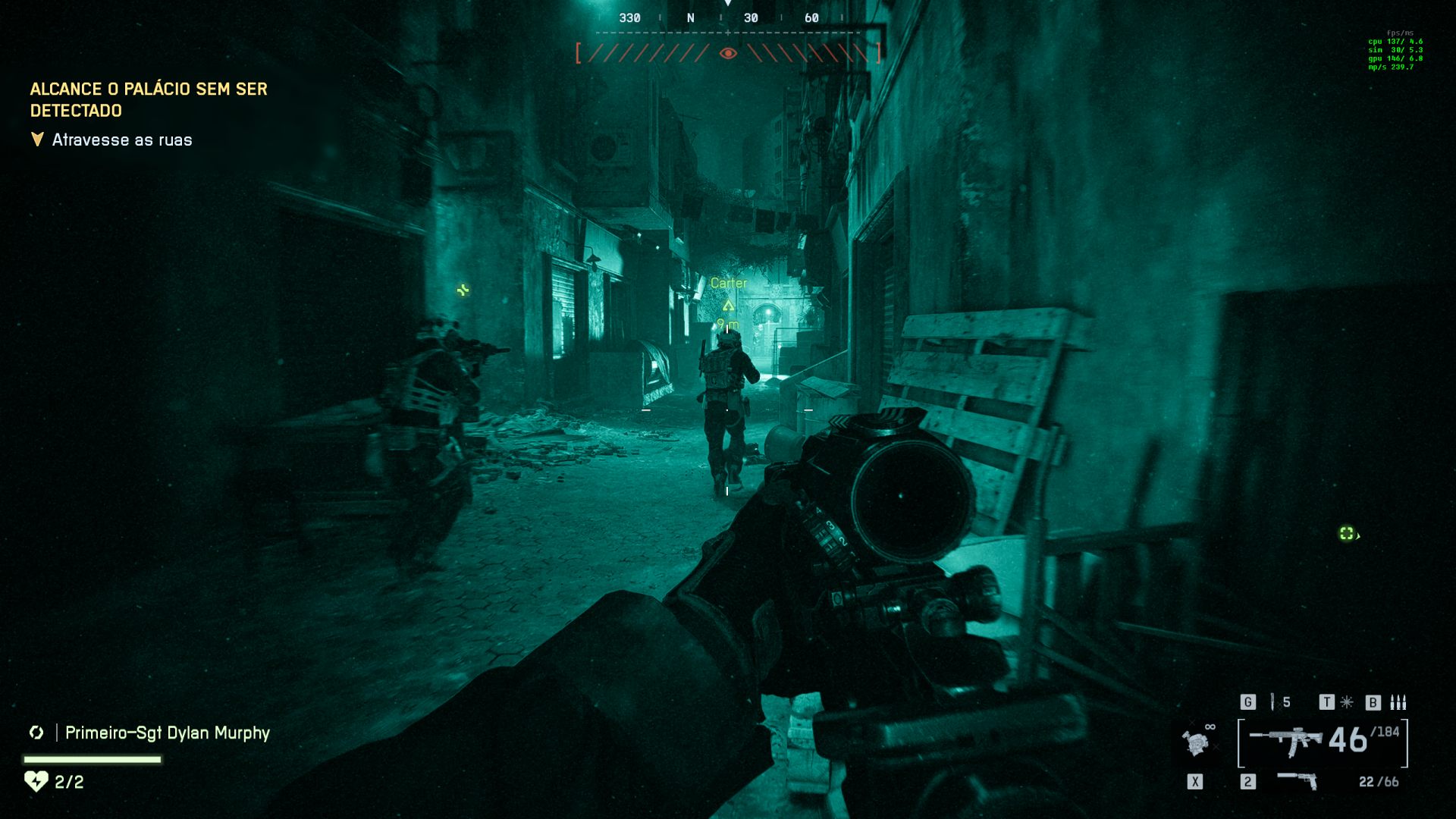Click the circular squad emblem beside Dylan Murphy
1456x819 pixels.
(36, 733)
